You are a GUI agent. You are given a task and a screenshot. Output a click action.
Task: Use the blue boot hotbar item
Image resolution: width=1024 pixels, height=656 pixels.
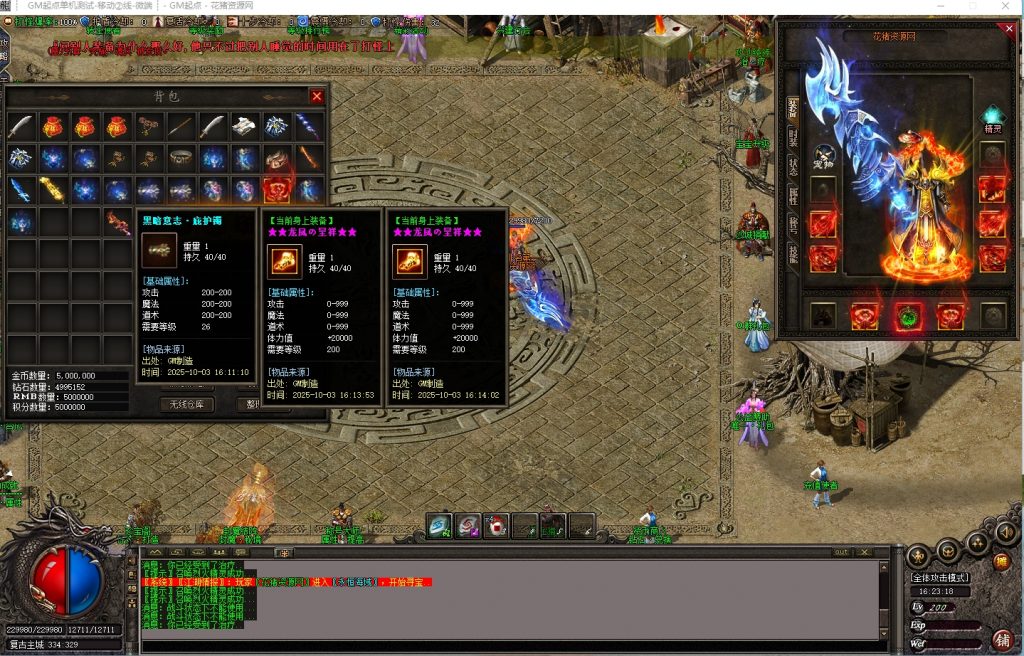[440, 525]
